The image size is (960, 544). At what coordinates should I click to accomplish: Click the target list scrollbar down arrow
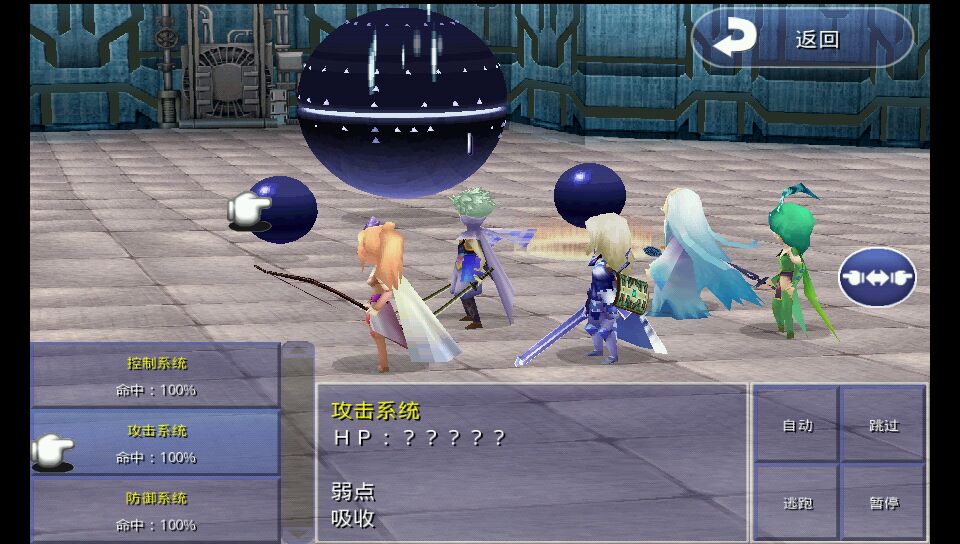click(298, 533)
